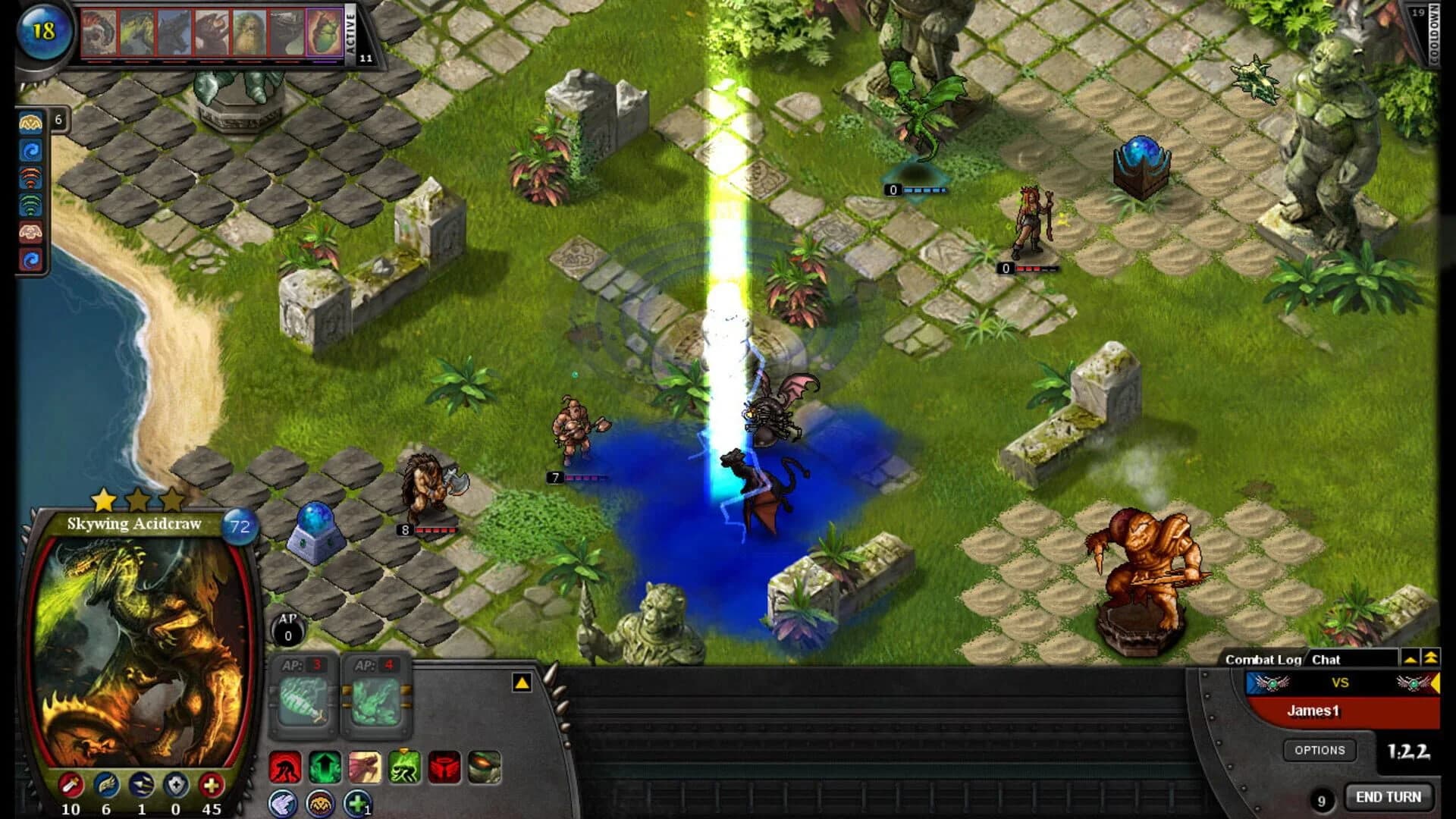The image size is (1456, 819).
Task: Open the blue claw rune icon below abilities
Action: [282, 802]
